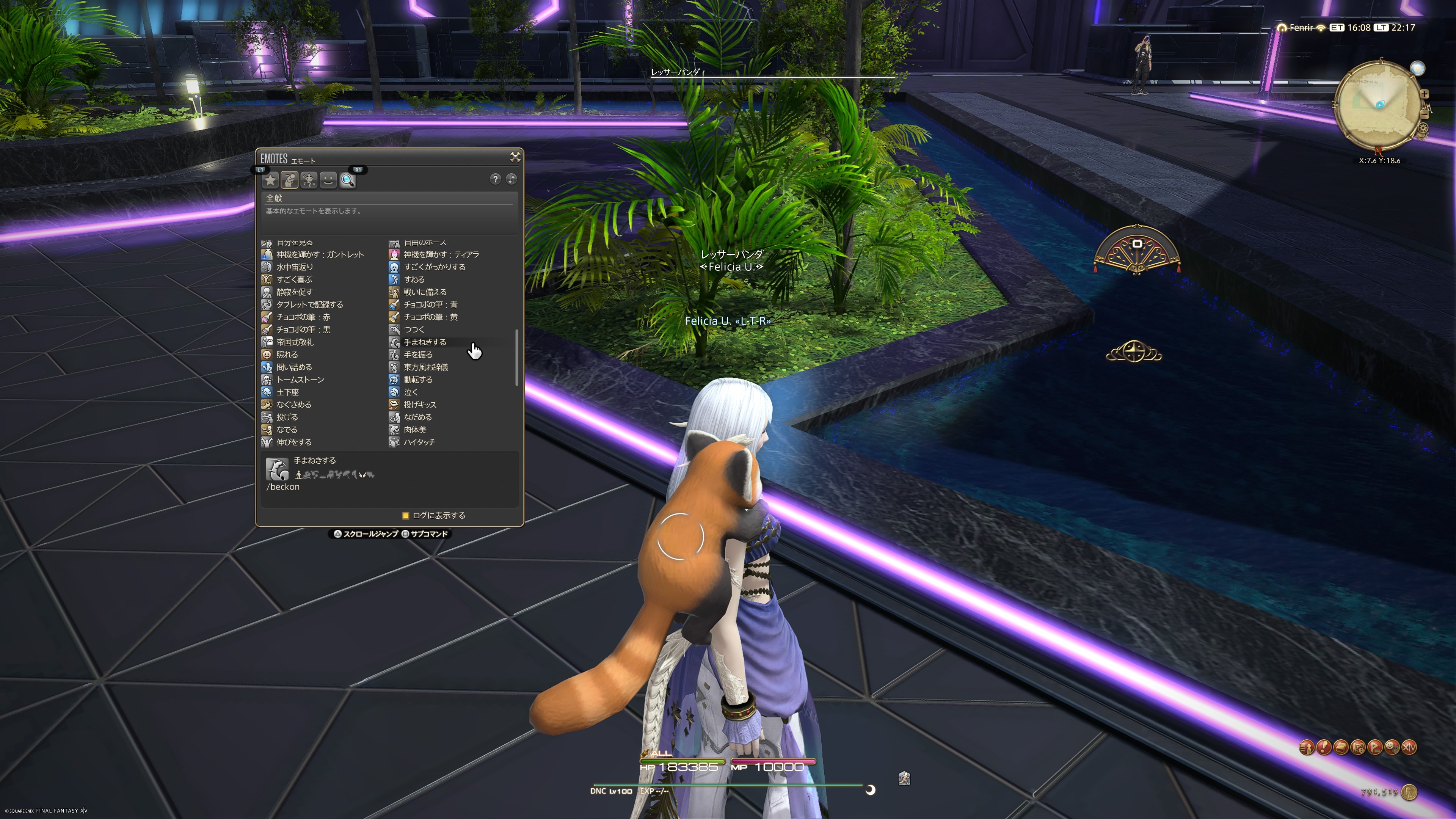The height and width of the screenshot is (819, 1456).
Task: Use the 泣く emote
Action: tap(410, 392)
